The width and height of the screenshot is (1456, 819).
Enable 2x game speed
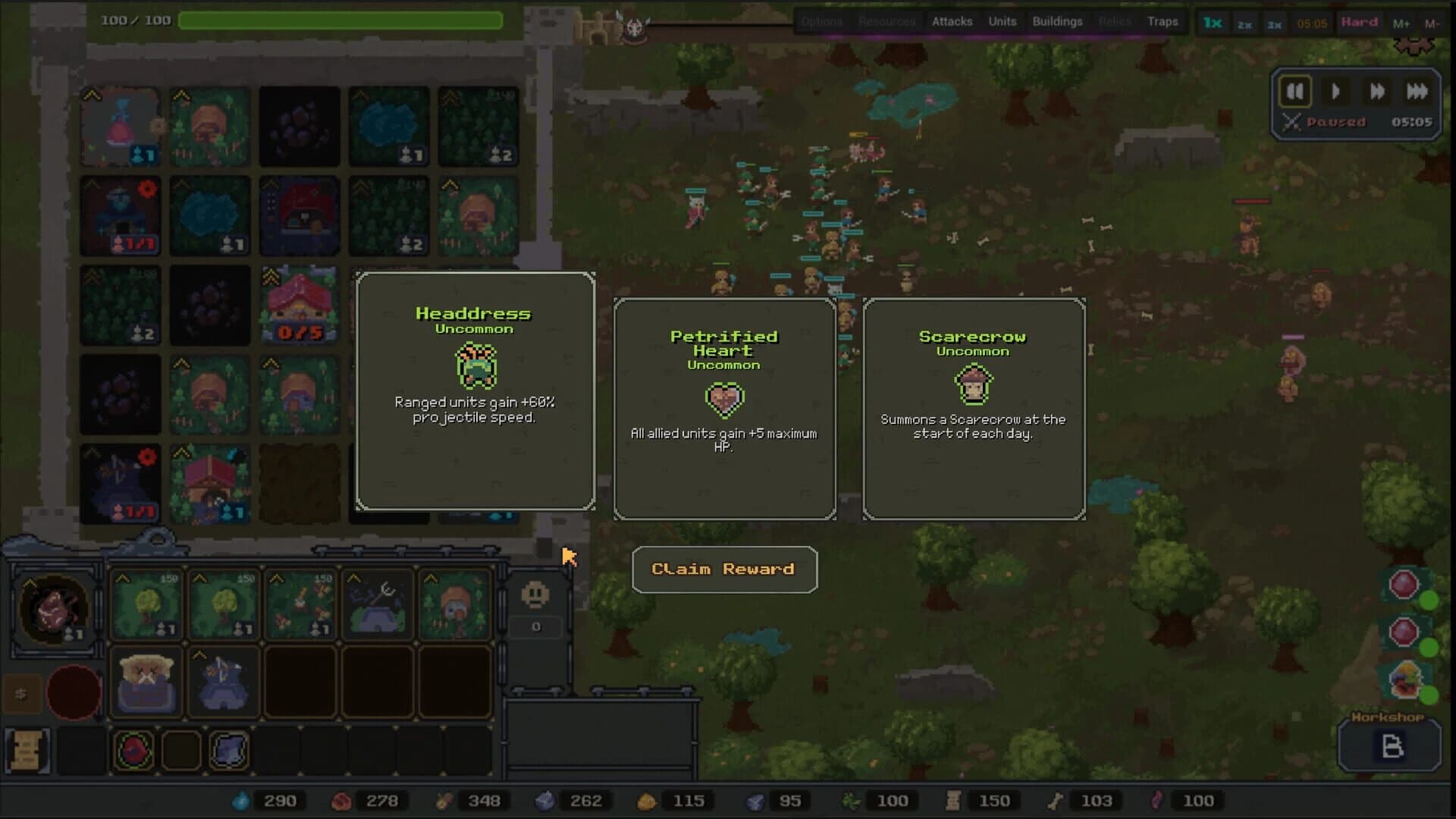(x=1244, y=23)
